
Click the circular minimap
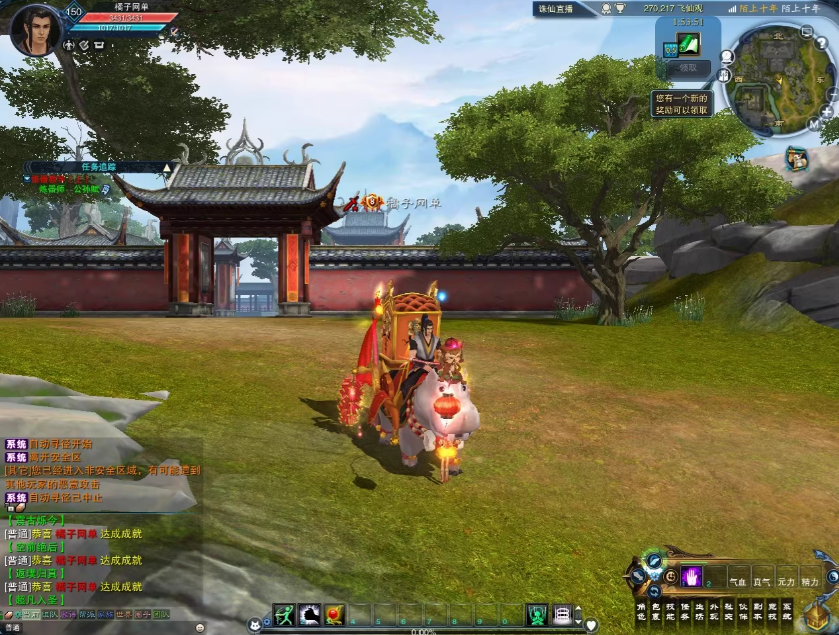point(778,80)
